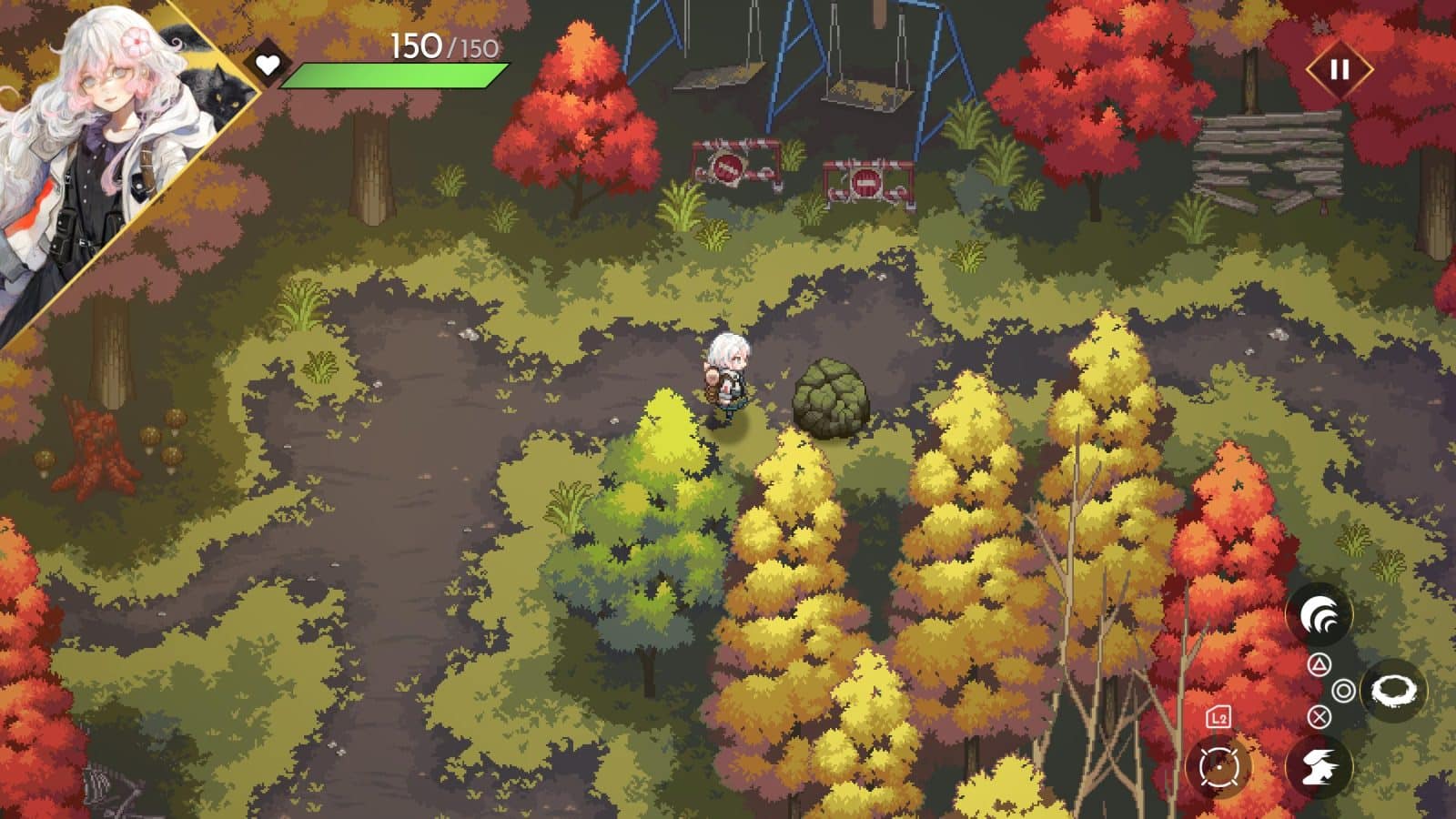1456x819 pixels.
Task: Trigger the dash sprint ability
Action: pyautogui.click(x=1319, y=766)
